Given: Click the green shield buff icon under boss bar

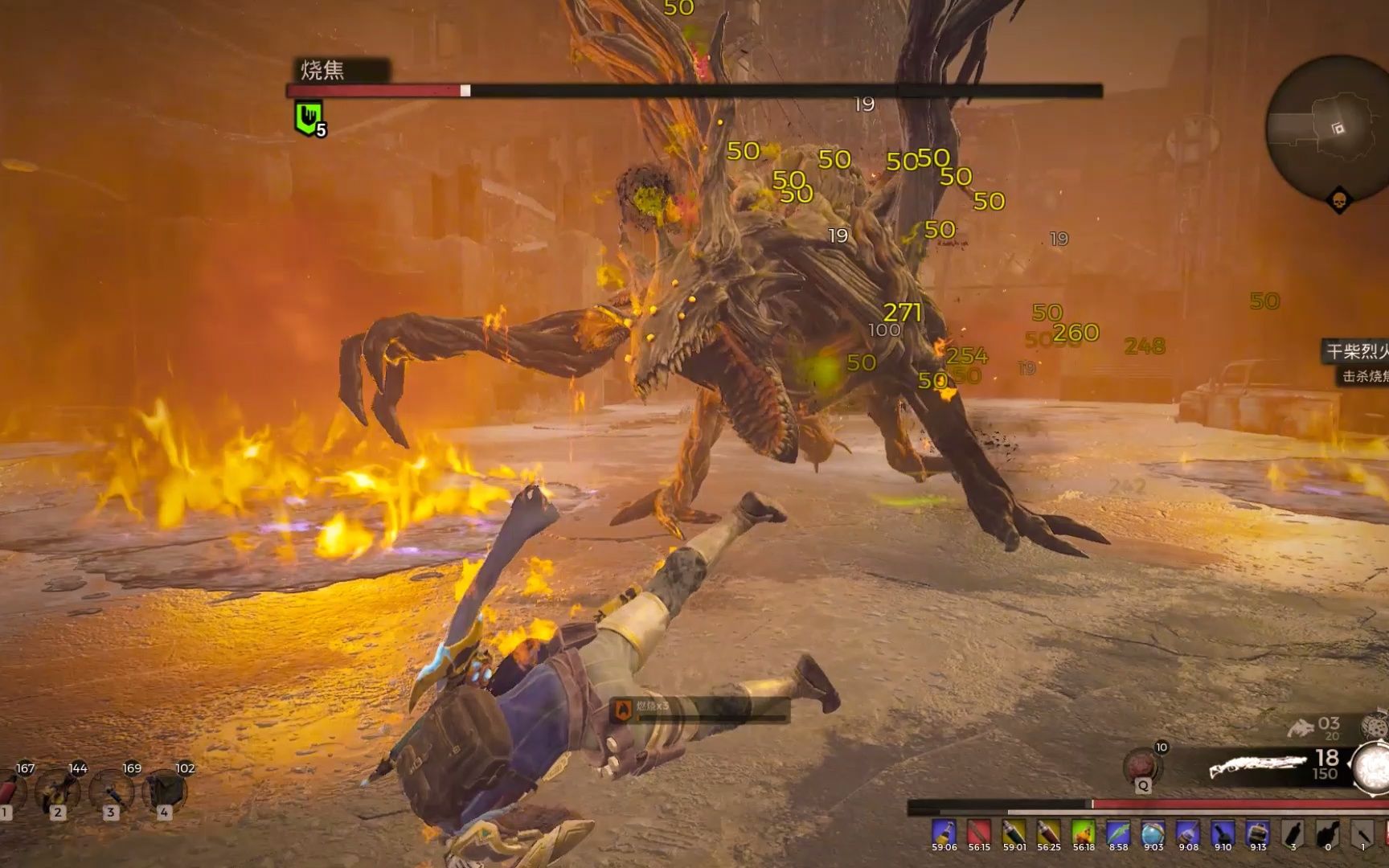Looking at the screenshot, I should [x=309, y=118].
